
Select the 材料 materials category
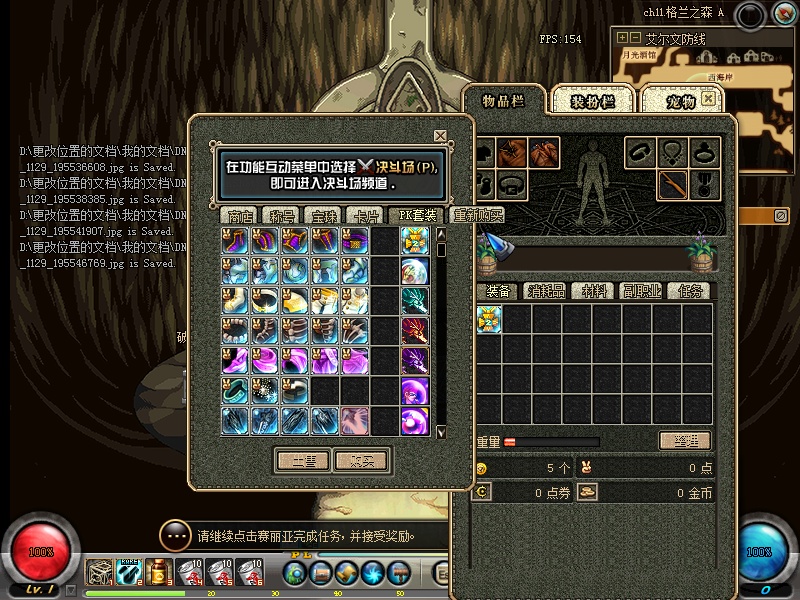[595, 291]
